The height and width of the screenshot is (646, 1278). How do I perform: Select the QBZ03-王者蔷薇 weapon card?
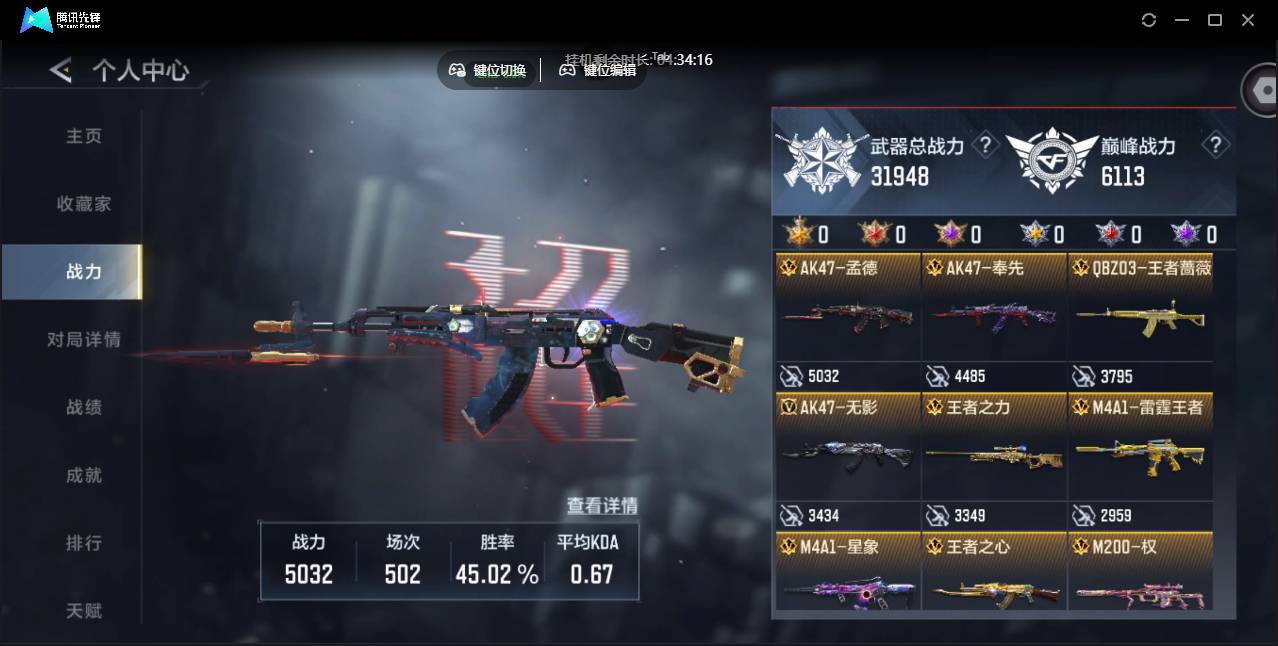click(1140, 308)
